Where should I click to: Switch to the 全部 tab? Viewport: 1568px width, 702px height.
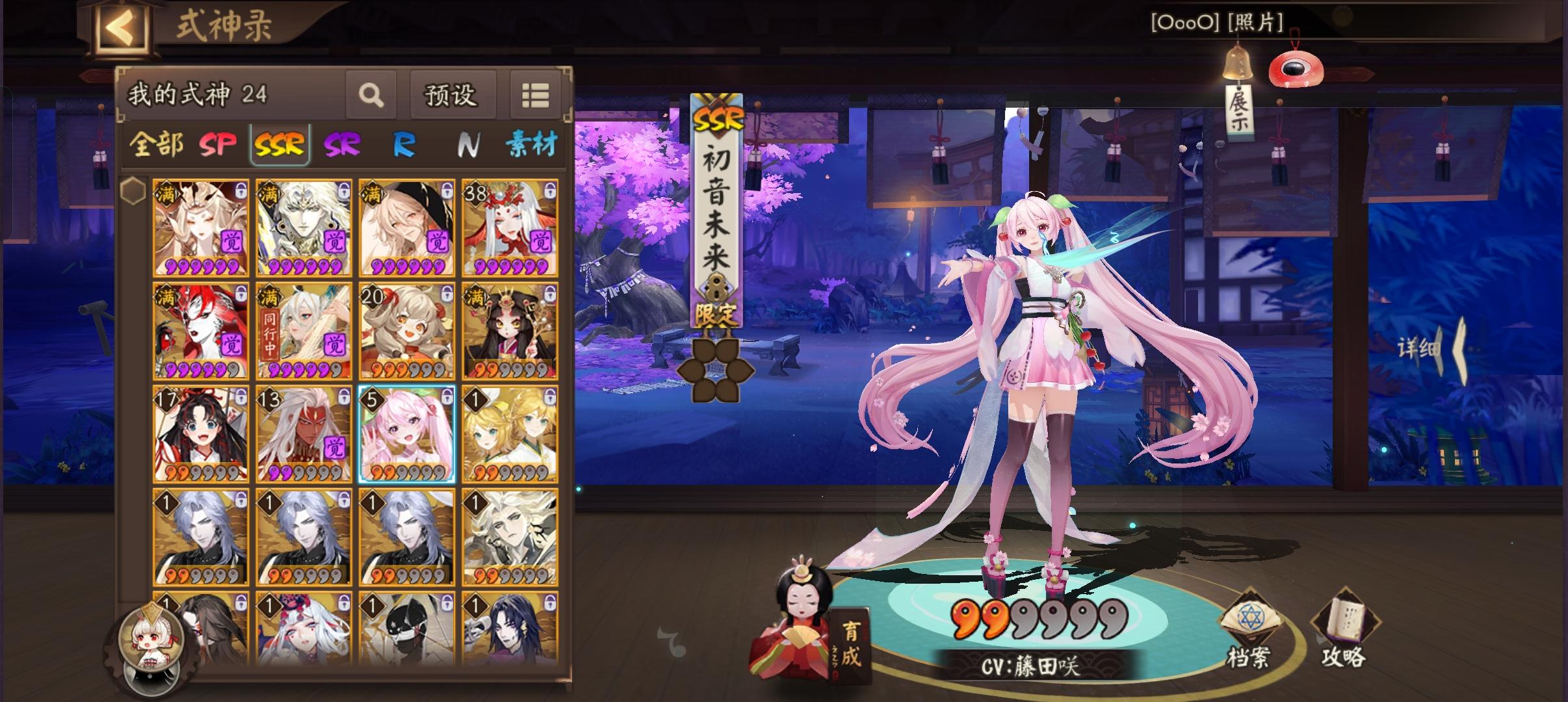click(156, 146)
